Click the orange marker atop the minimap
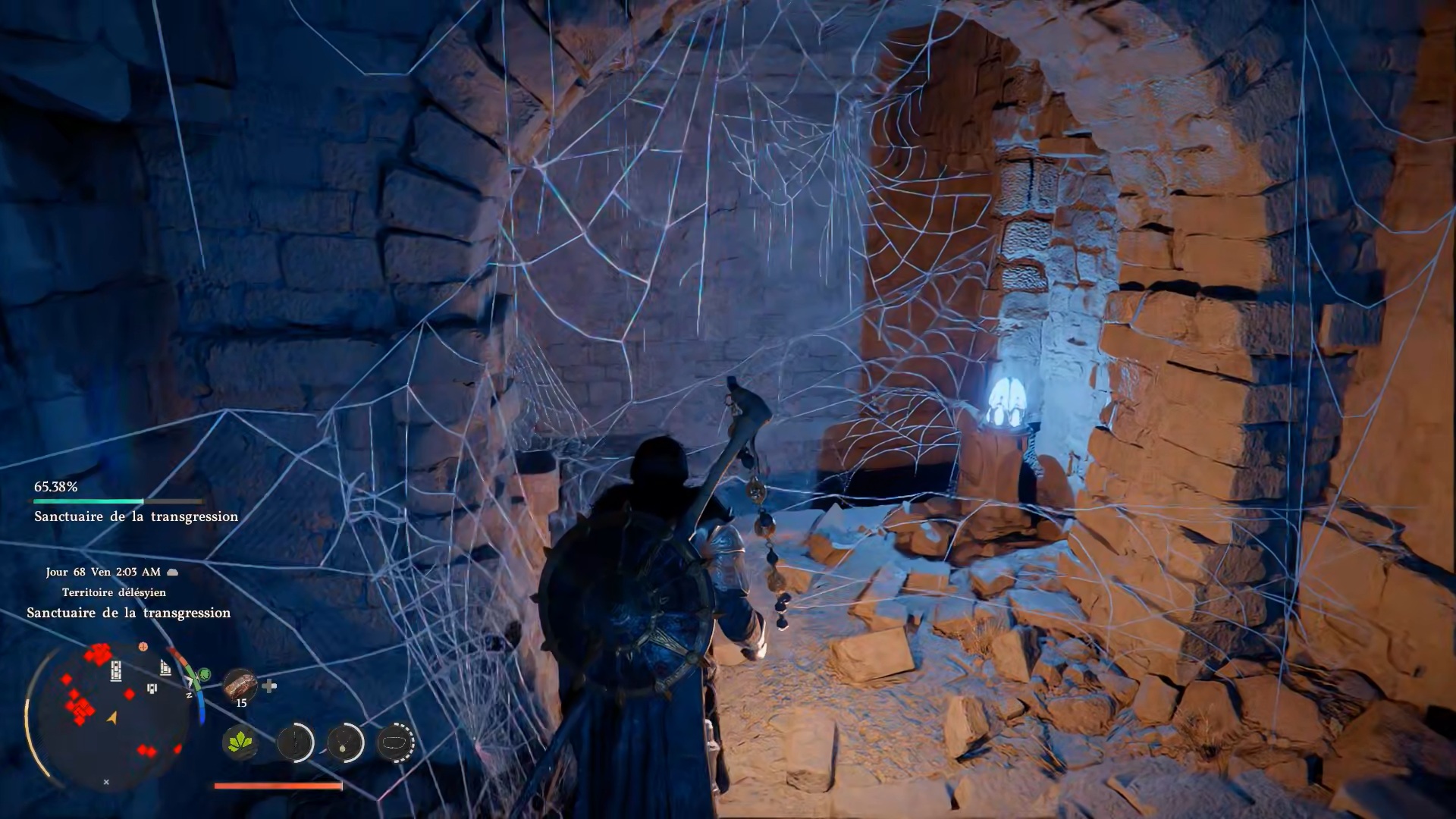This screenshot has width=1456, height=819. point(143,647)
